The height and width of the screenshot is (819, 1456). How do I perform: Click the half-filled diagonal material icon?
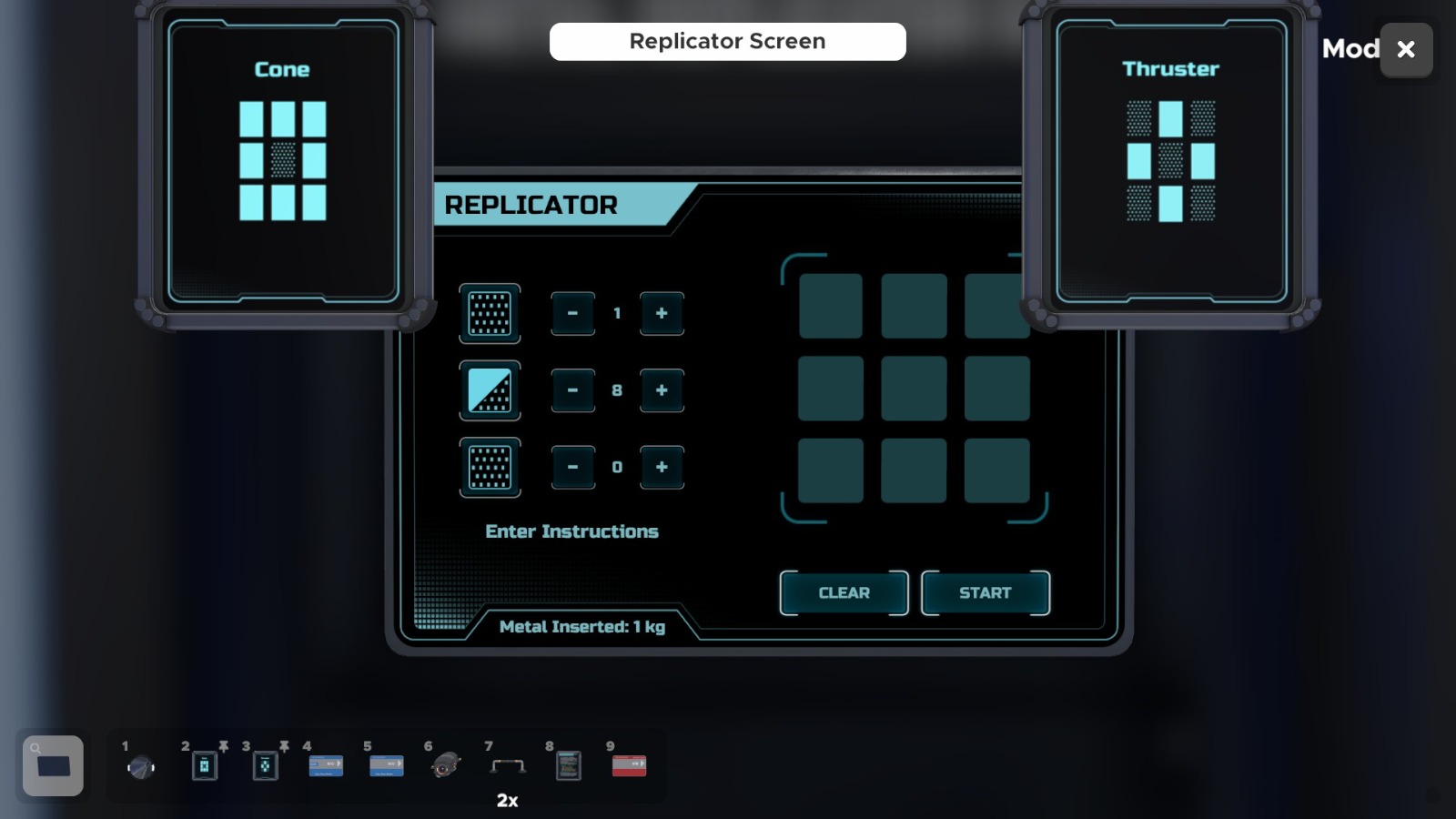click(489, 390)
